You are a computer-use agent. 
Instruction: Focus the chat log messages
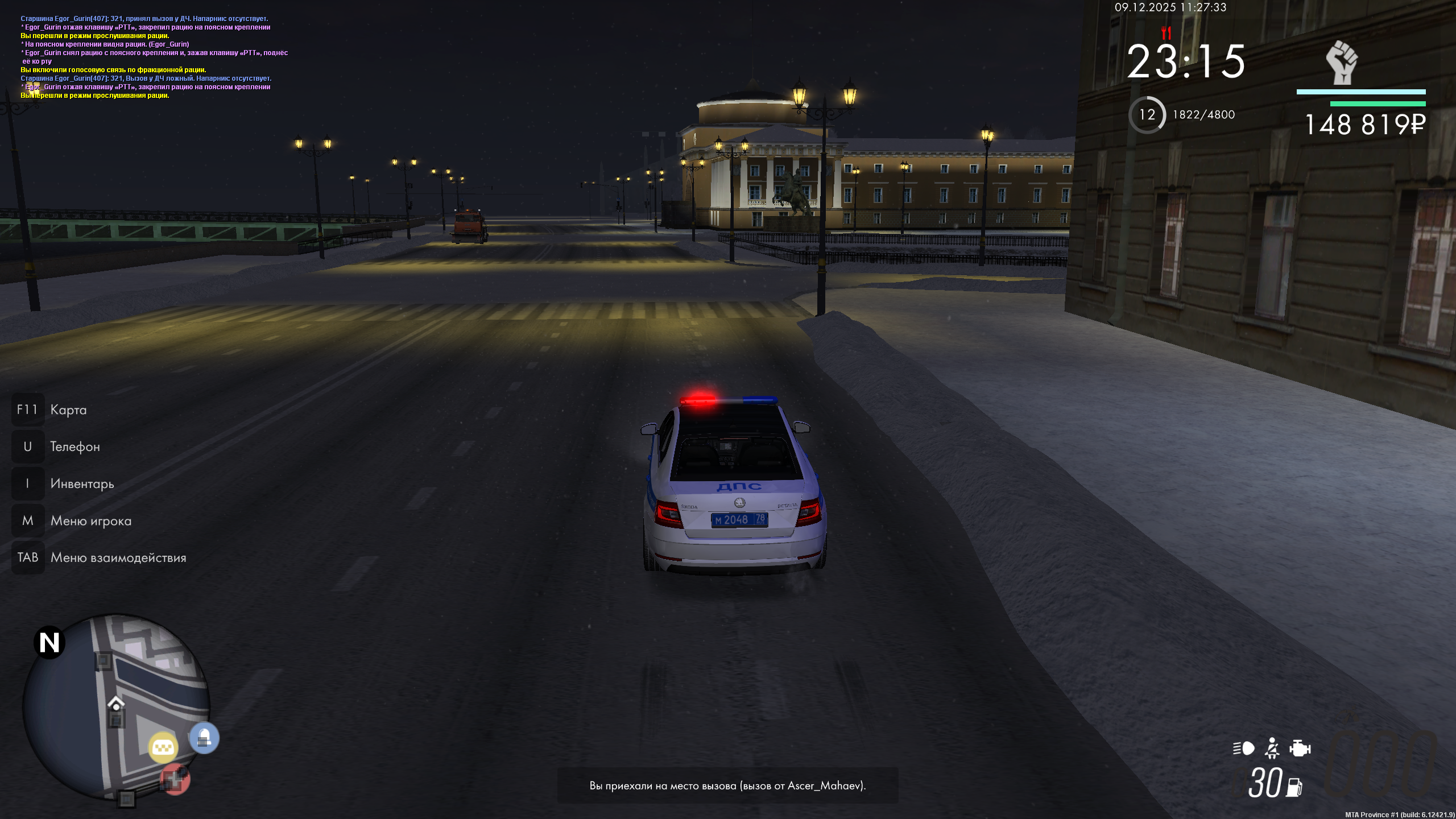(x=154, y=57)
